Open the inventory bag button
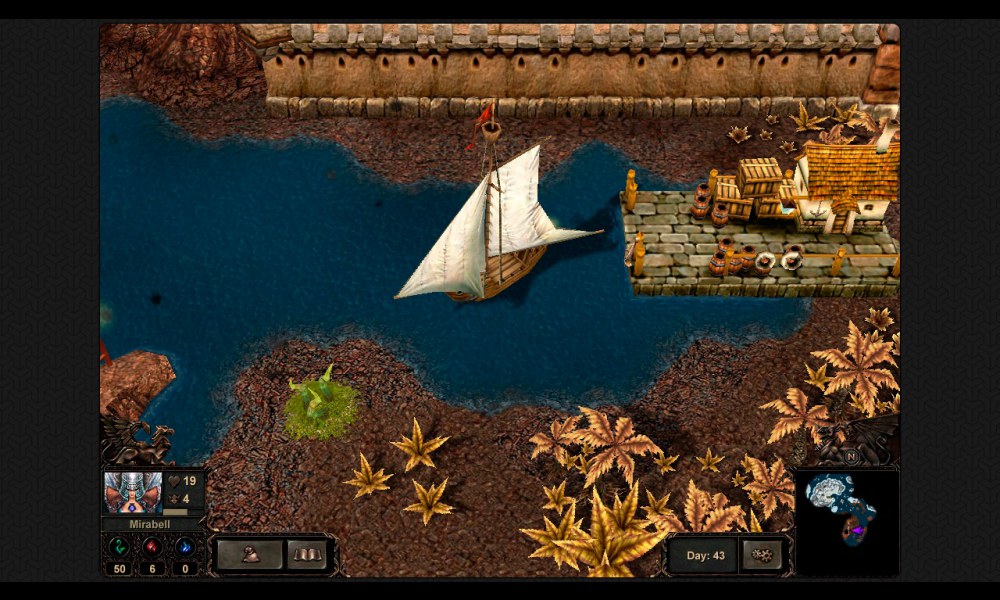This screenshot has width=1000, height=600. tap(249, 554)
